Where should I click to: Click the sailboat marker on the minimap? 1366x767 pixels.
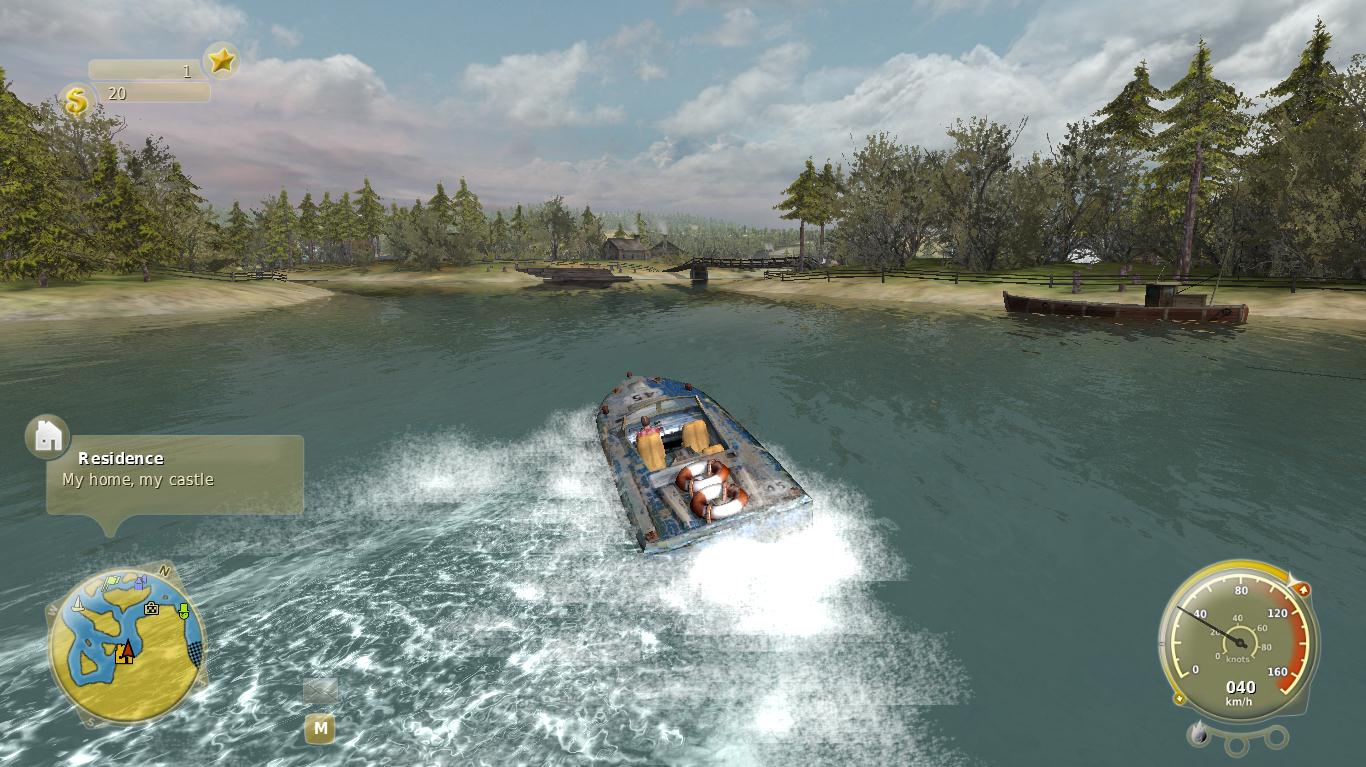(x=78, y=606)
